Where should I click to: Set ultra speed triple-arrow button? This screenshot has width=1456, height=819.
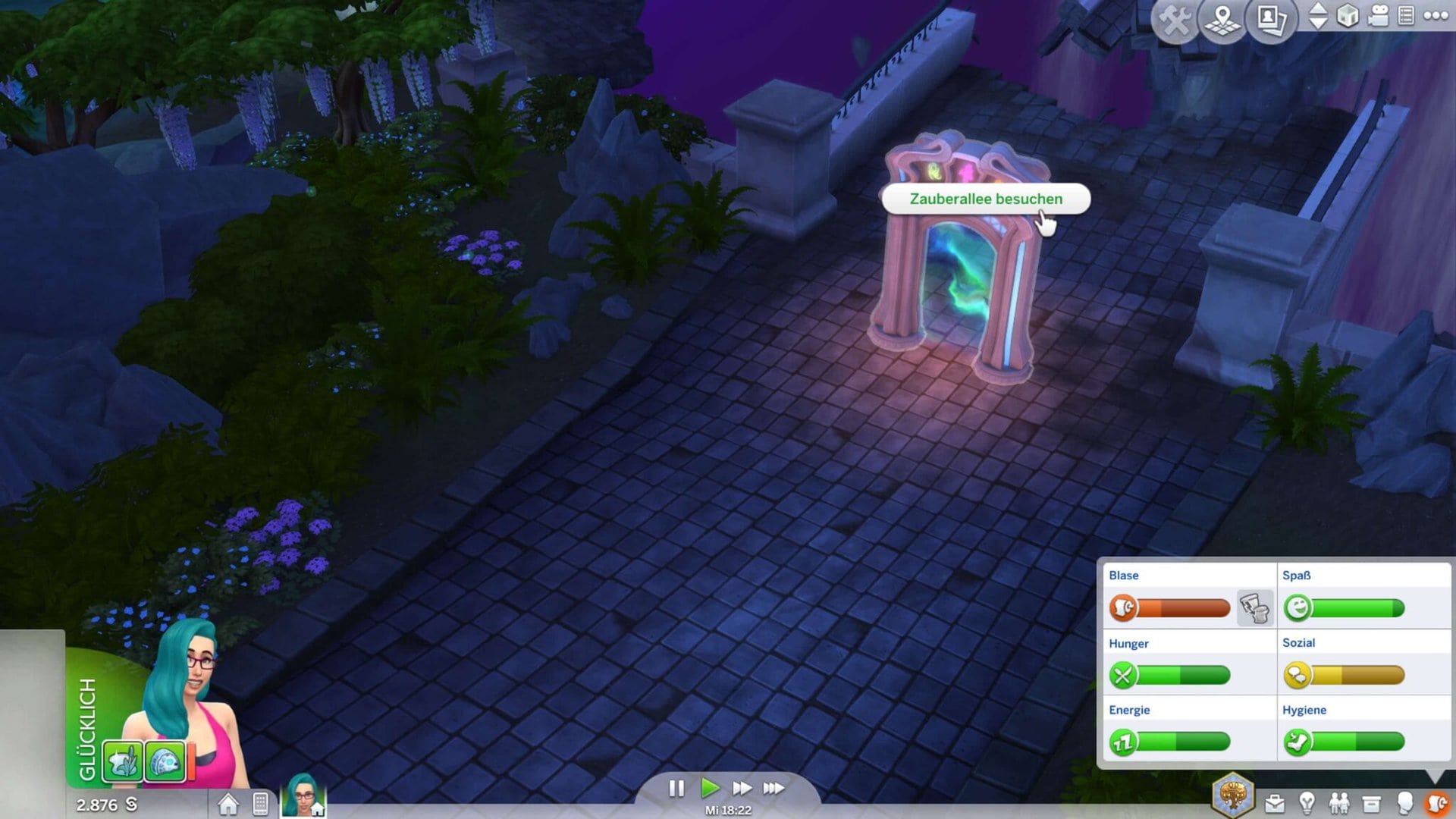773,789
